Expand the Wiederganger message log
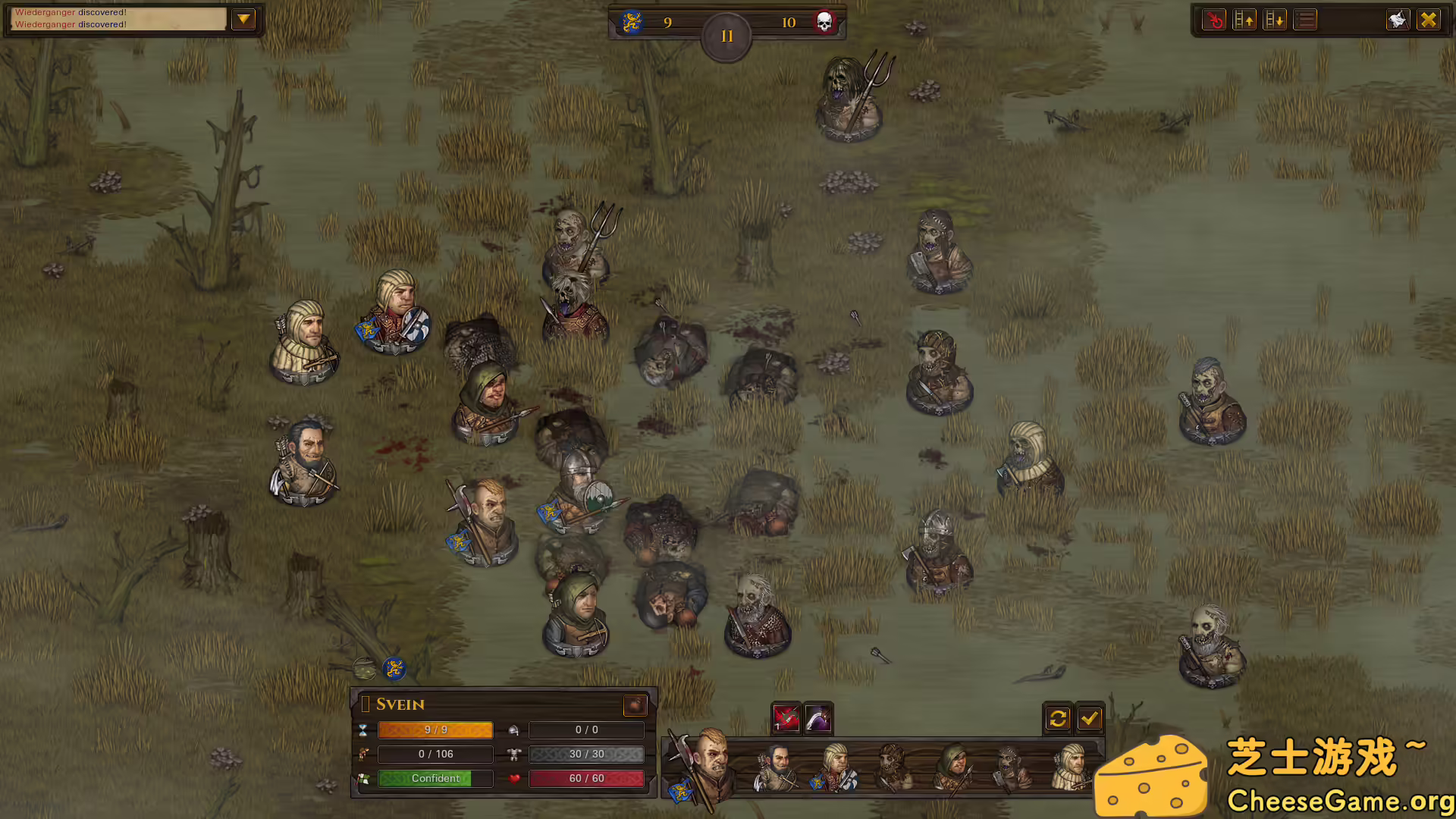1456x819 pixels. (x=244, y=20)
